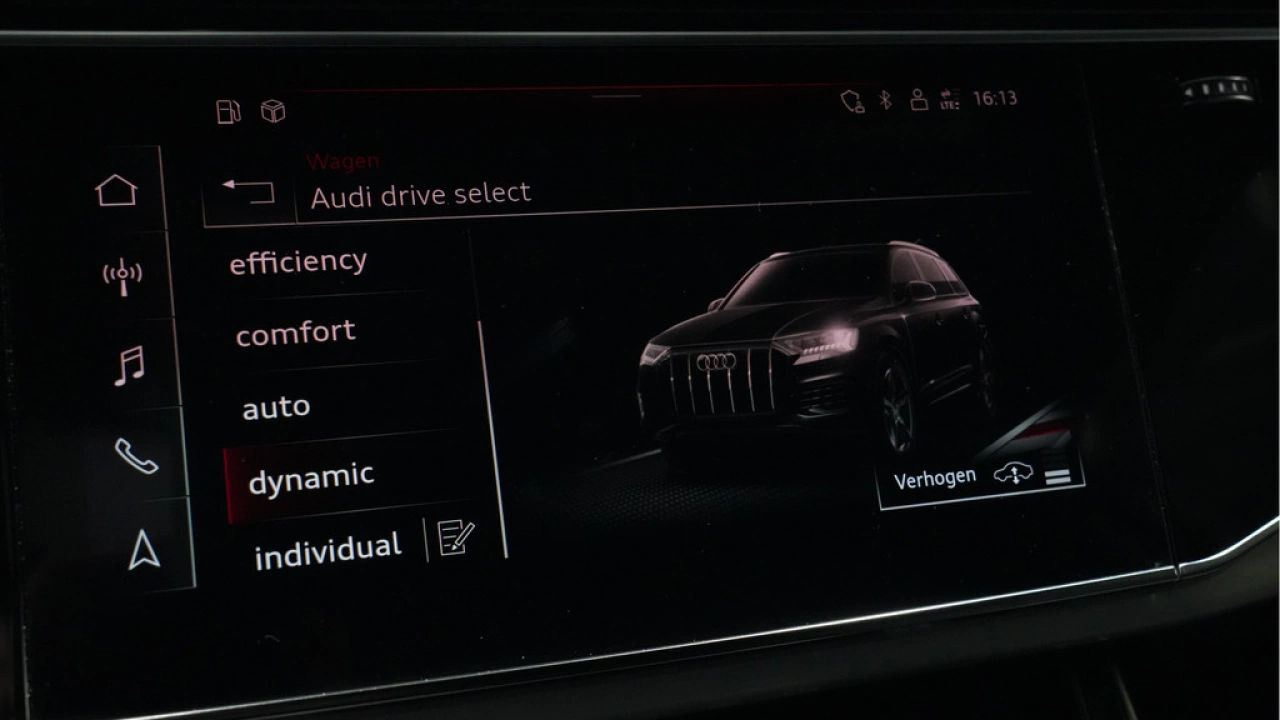The image size is (1280, 720).
Task: Open the individual mode editor icon
Action: point(454,540)
